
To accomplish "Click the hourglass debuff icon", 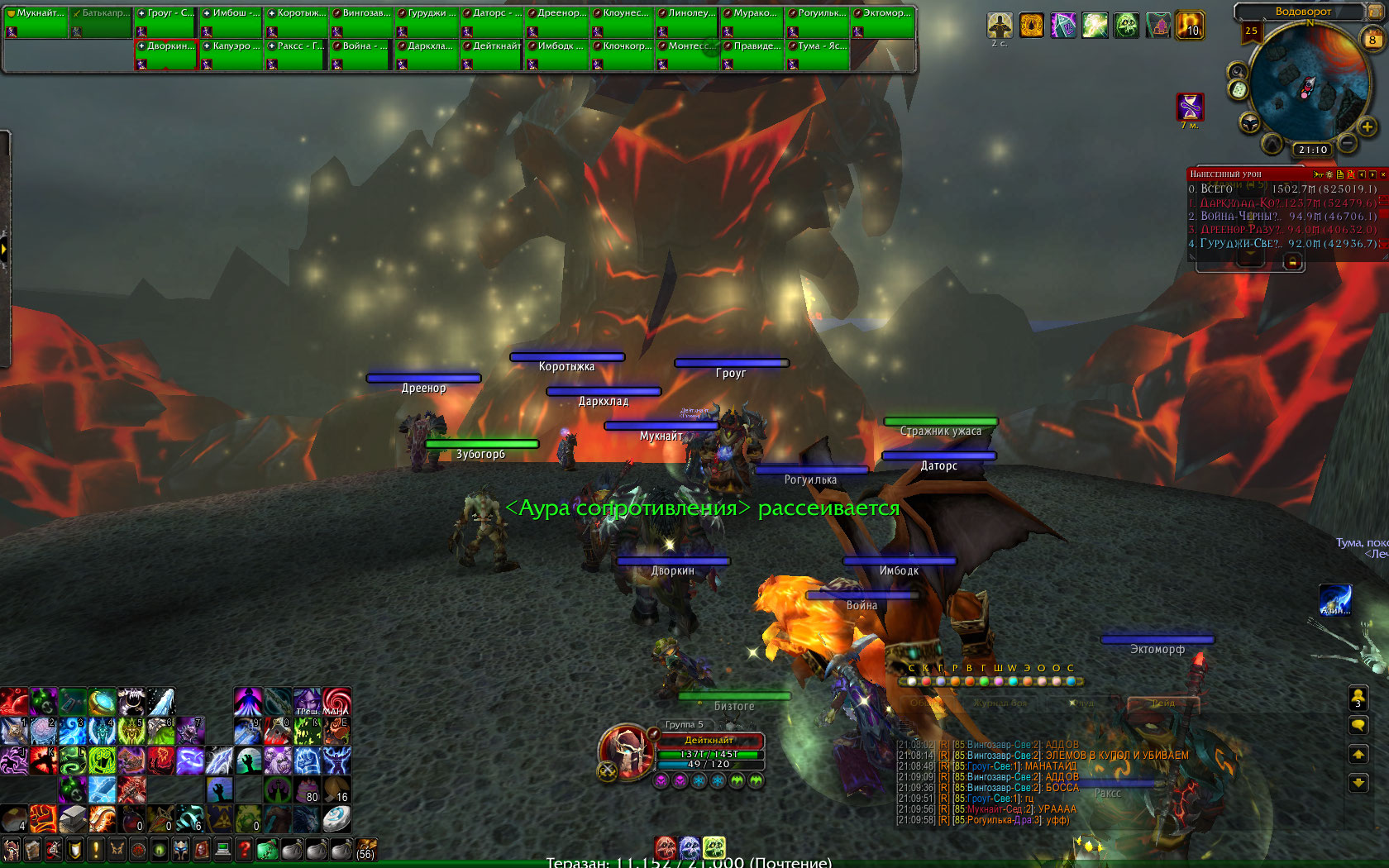I will pos(1190,107).
